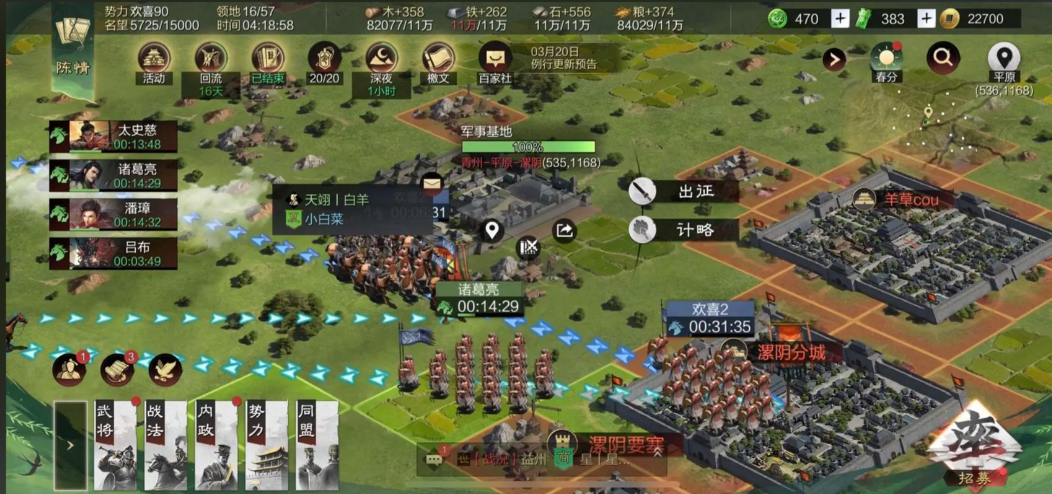Screen dimensions: 1052x494
Task: Select the 太史慈 army entry
Action: click(113, 136)
